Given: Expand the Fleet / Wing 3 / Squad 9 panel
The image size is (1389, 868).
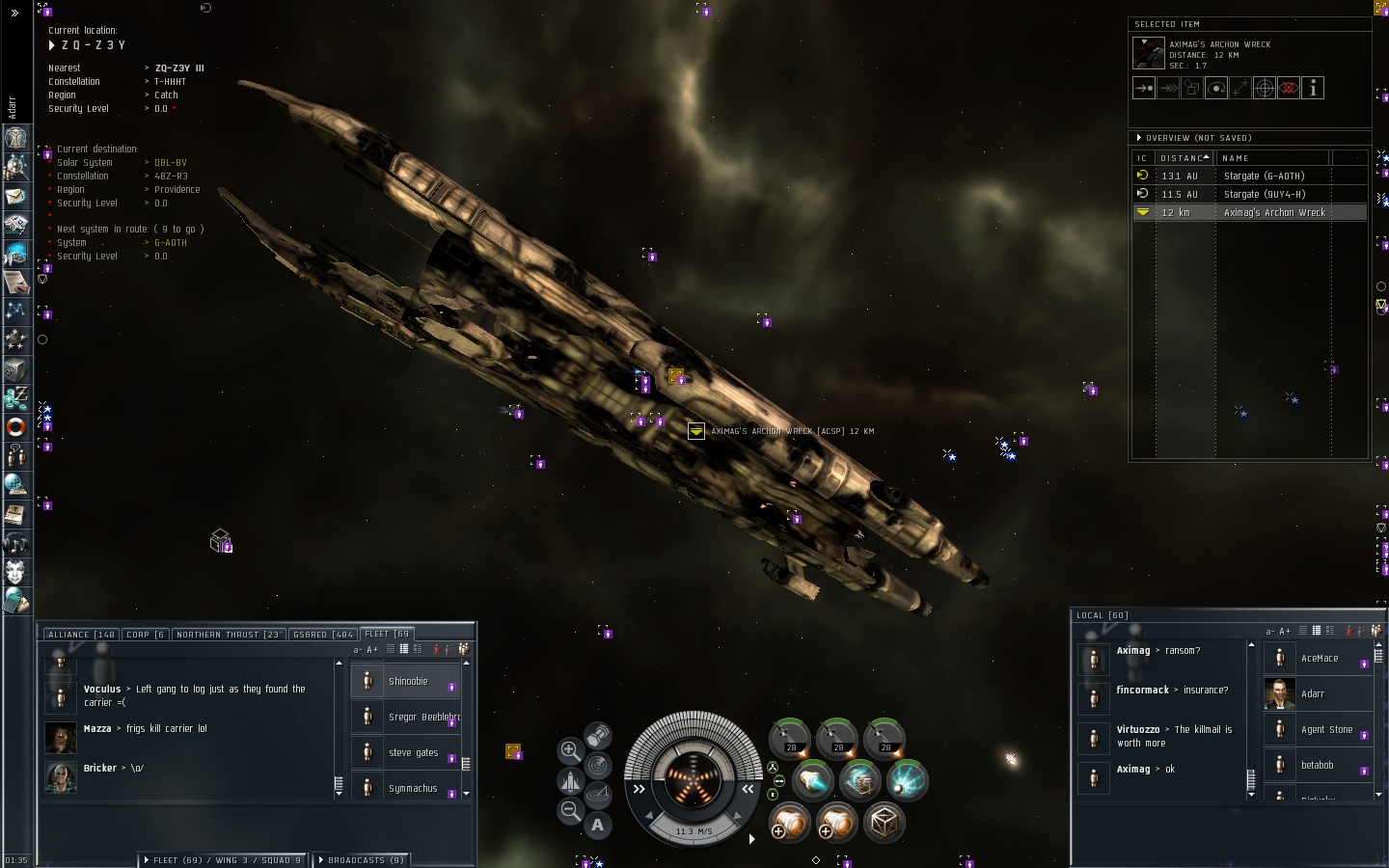Looking at the screenshot, I should pyautogui.click(x=224, y=860).
